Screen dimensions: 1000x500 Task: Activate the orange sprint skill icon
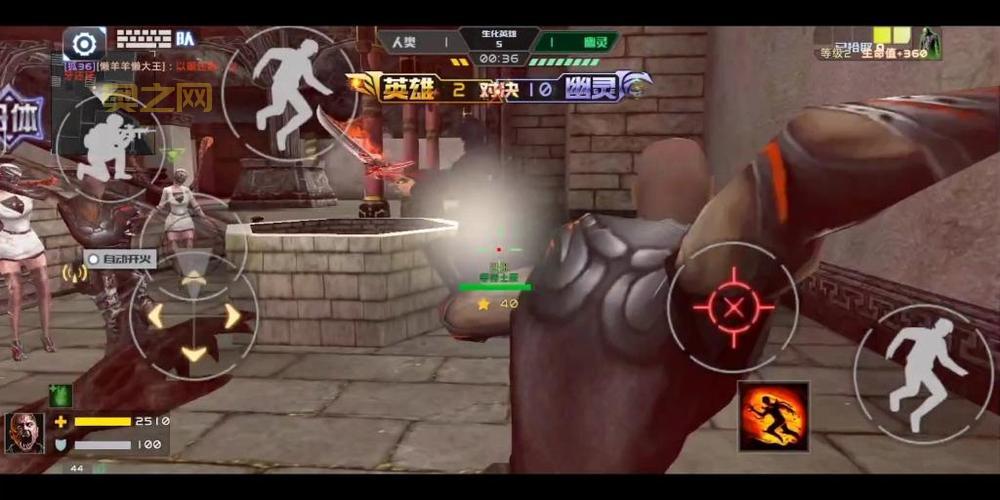pyautogui.click(x=773, y=416)
